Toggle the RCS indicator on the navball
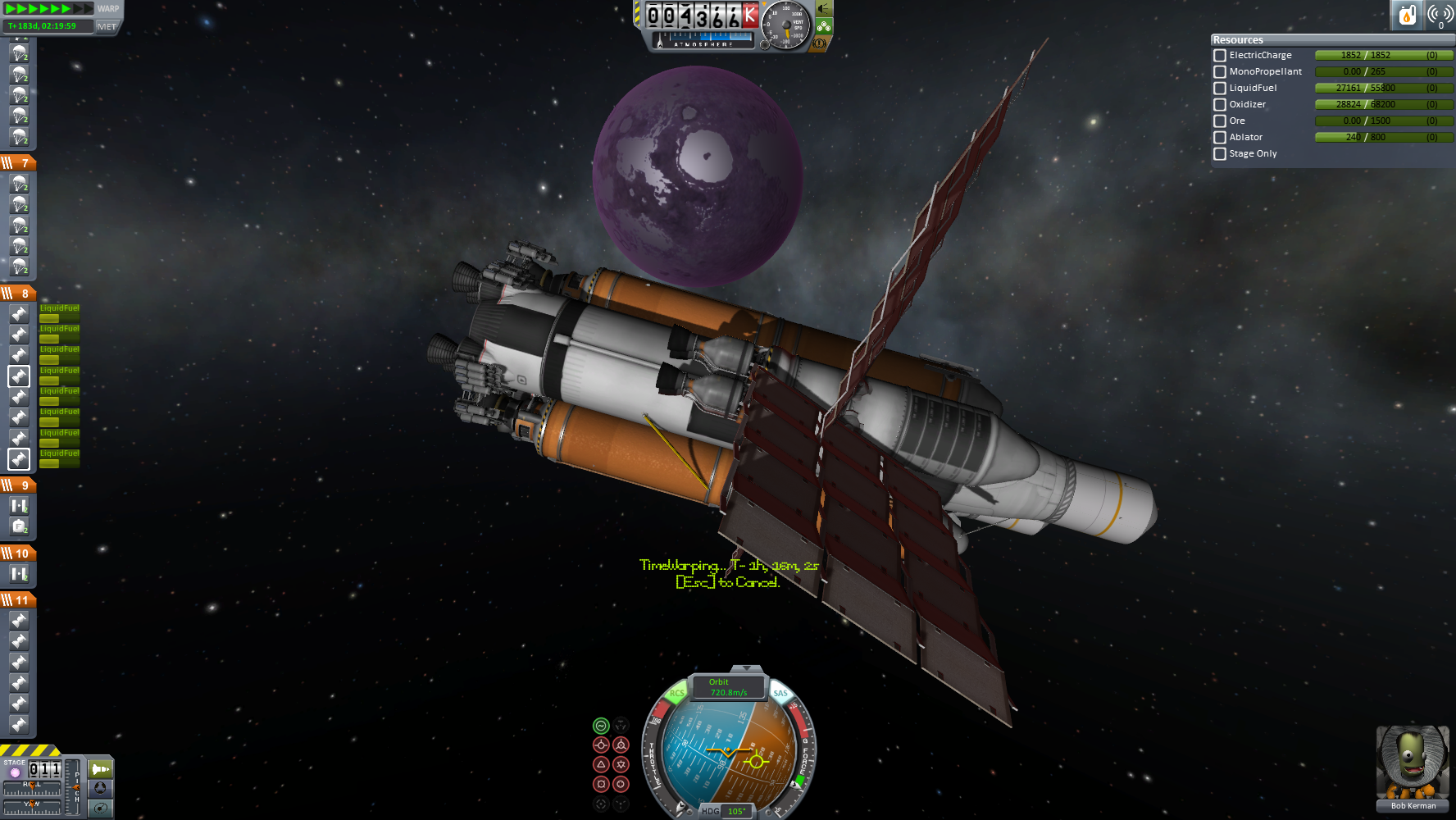 point(676,694)
